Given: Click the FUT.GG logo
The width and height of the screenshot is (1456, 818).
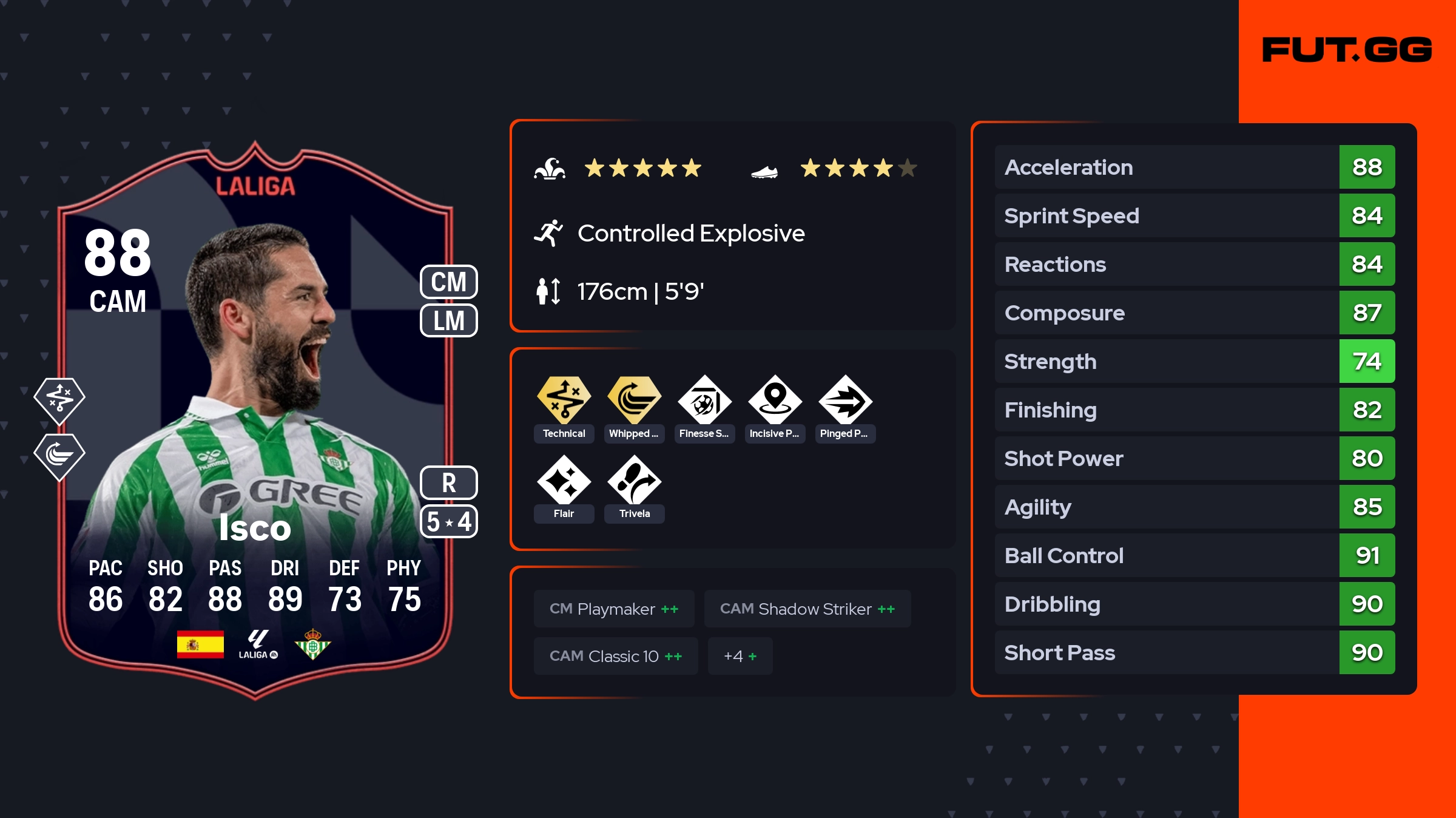Looking at the screenshot, I should [1347, 50].
